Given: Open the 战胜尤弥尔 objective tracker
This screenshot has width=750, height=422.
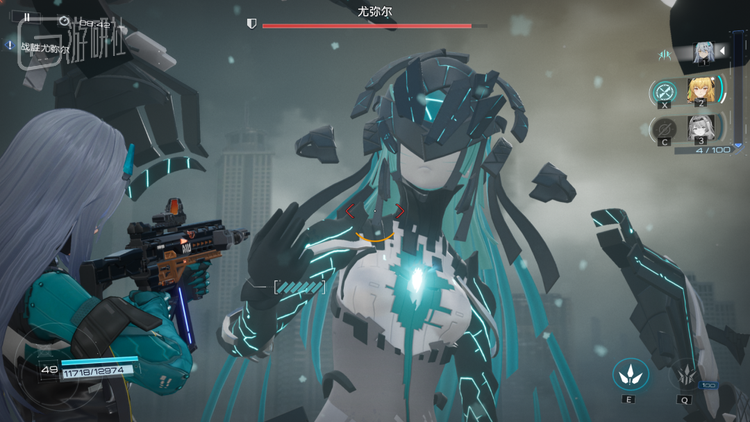Looking at the screenshot, I should click(x=40, y=46).
